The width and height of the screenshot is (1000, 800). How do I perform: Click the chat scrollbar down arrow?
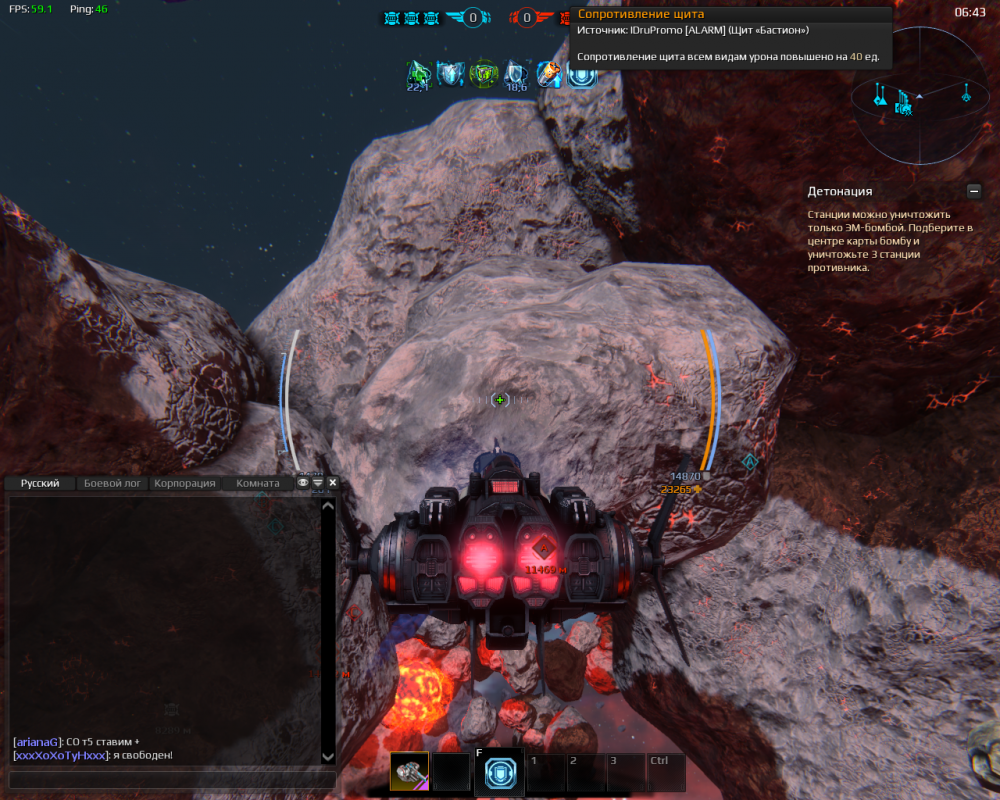327,757
